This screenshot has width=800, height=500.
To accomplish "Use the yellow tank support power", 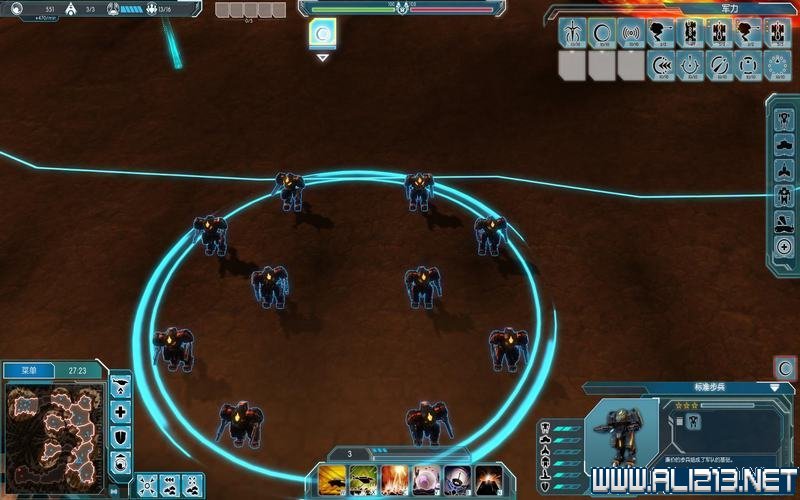I will [x=333, y=481].
